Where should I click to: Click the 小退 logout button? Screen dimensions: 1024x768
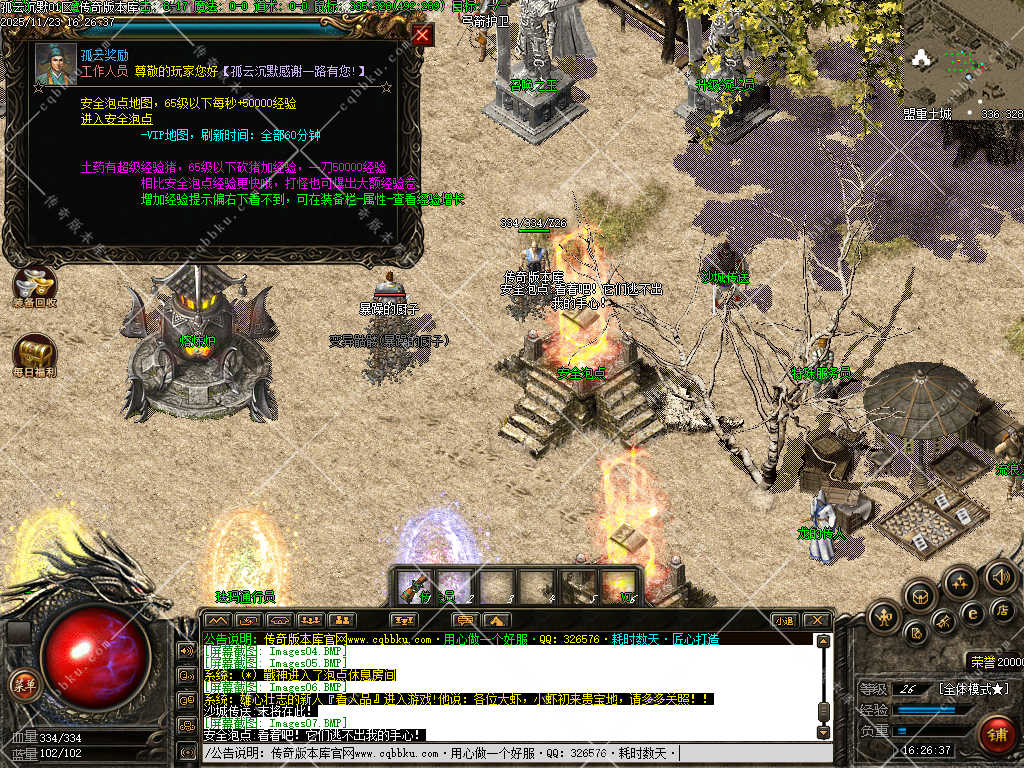[x=784, y=621]
